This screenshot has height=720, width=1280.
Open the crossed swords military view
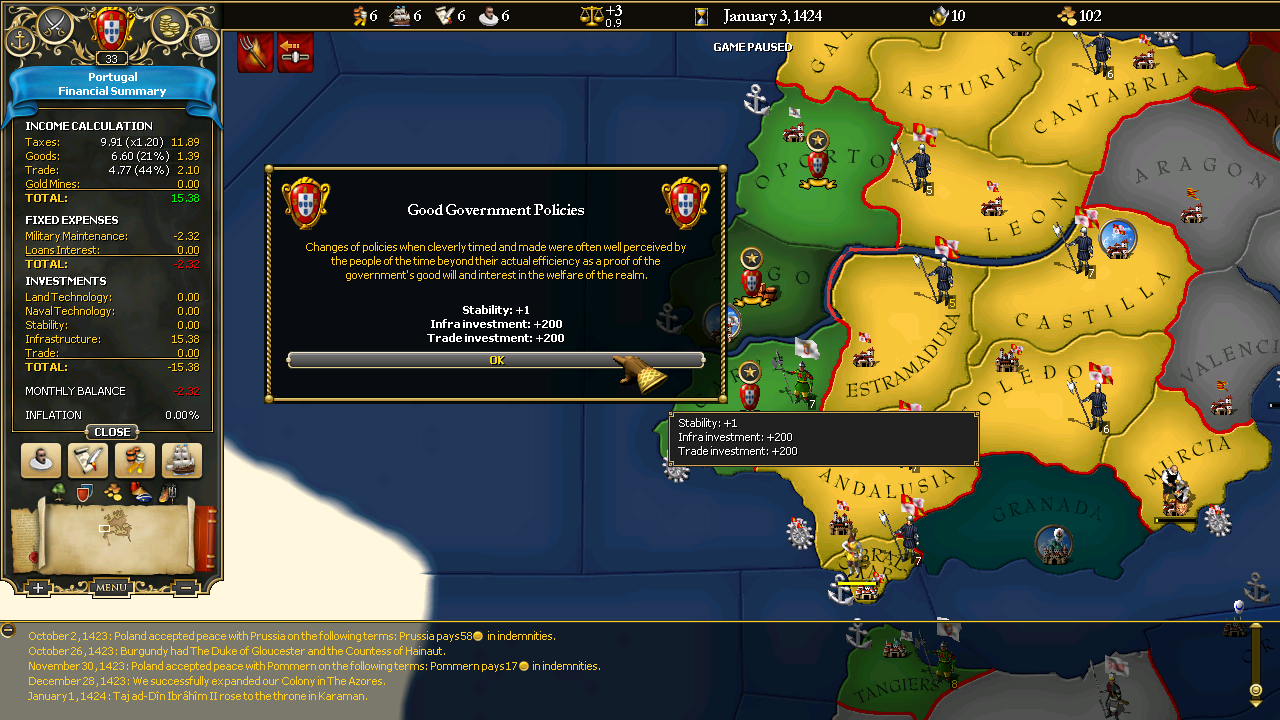pyautogui.click(x=56, y=22)
